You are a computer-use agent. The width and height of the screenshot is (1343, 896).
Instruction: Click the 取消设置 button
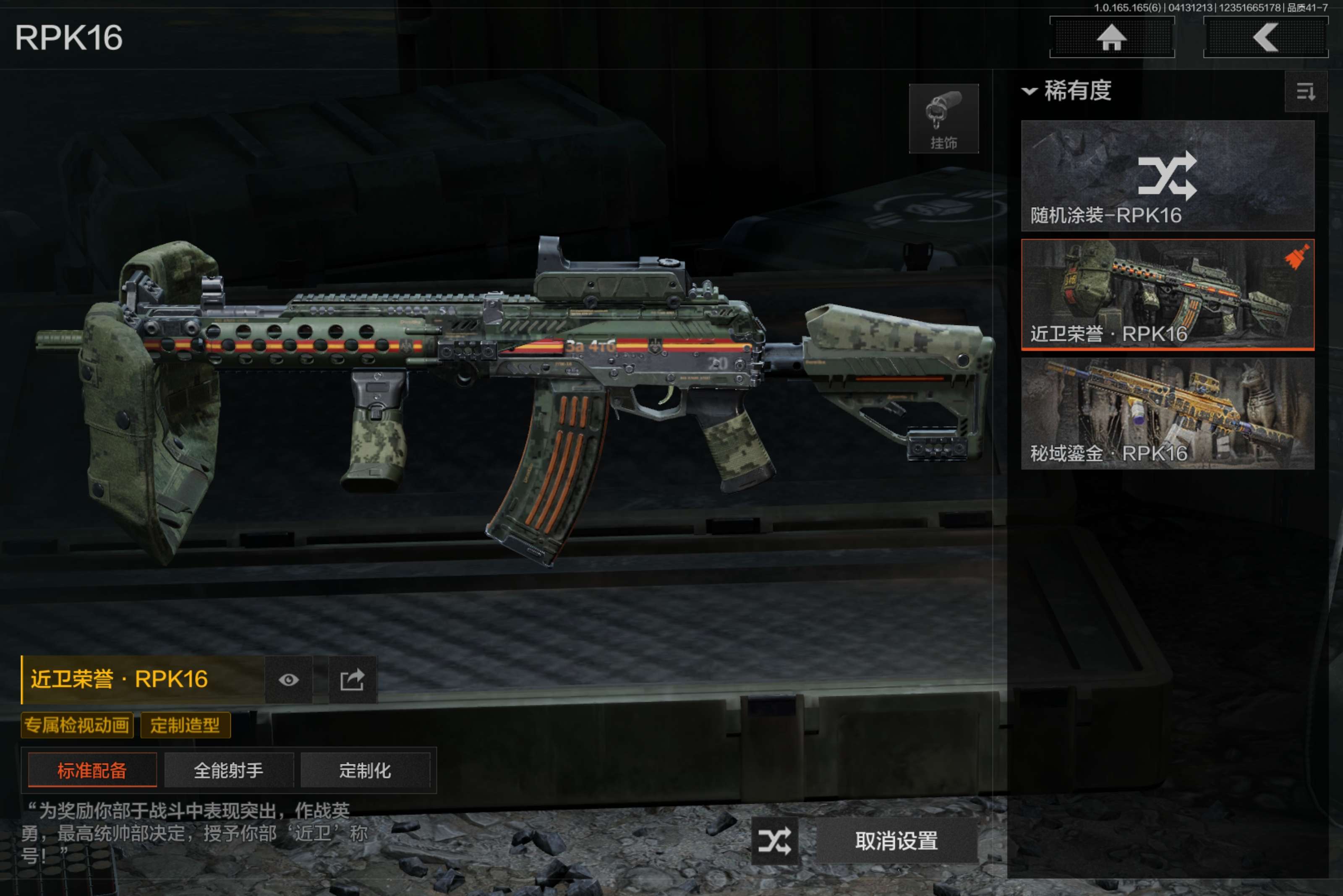(x=896, y=841)
